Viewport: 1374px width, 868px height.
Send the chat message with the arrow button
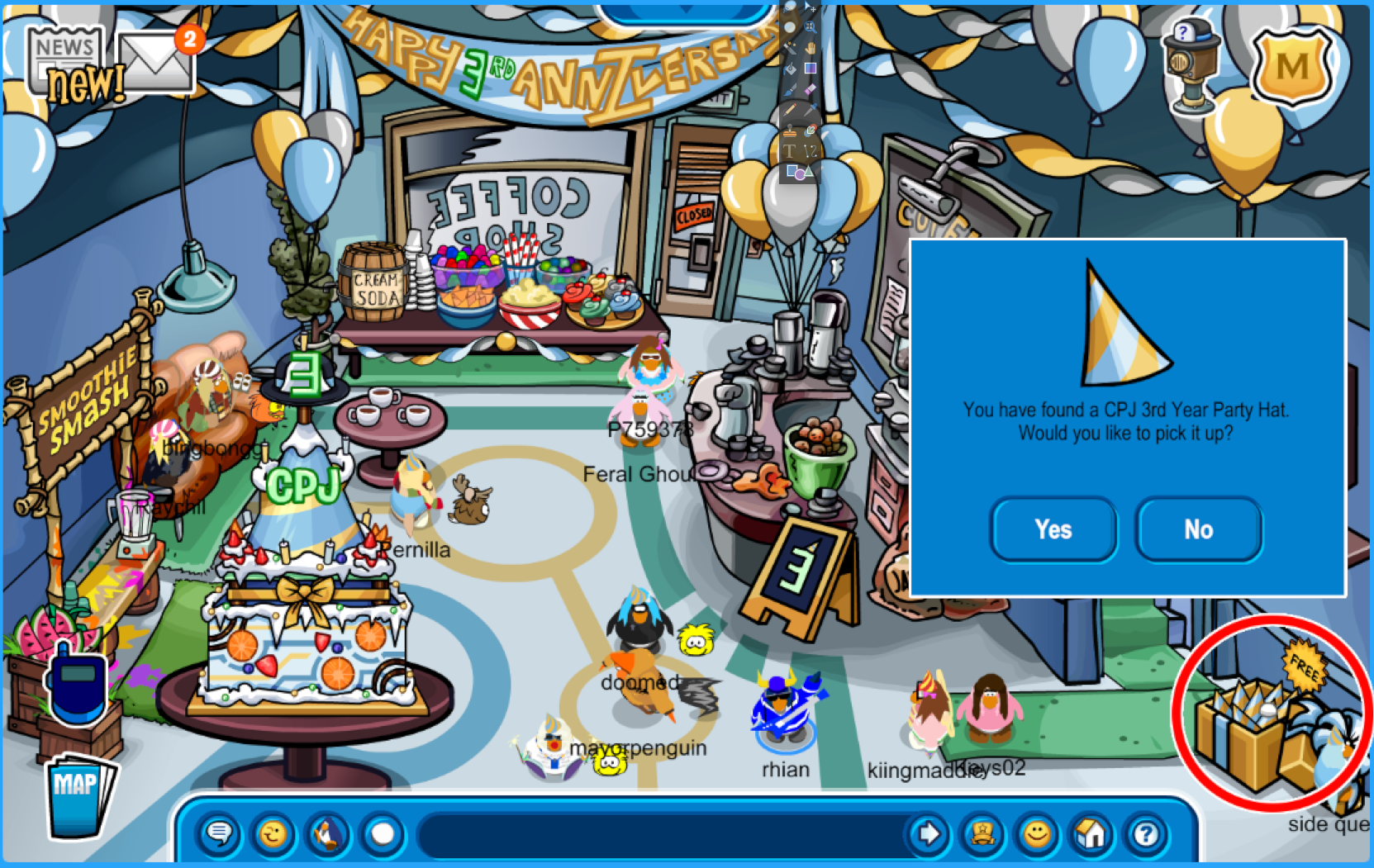928,834
